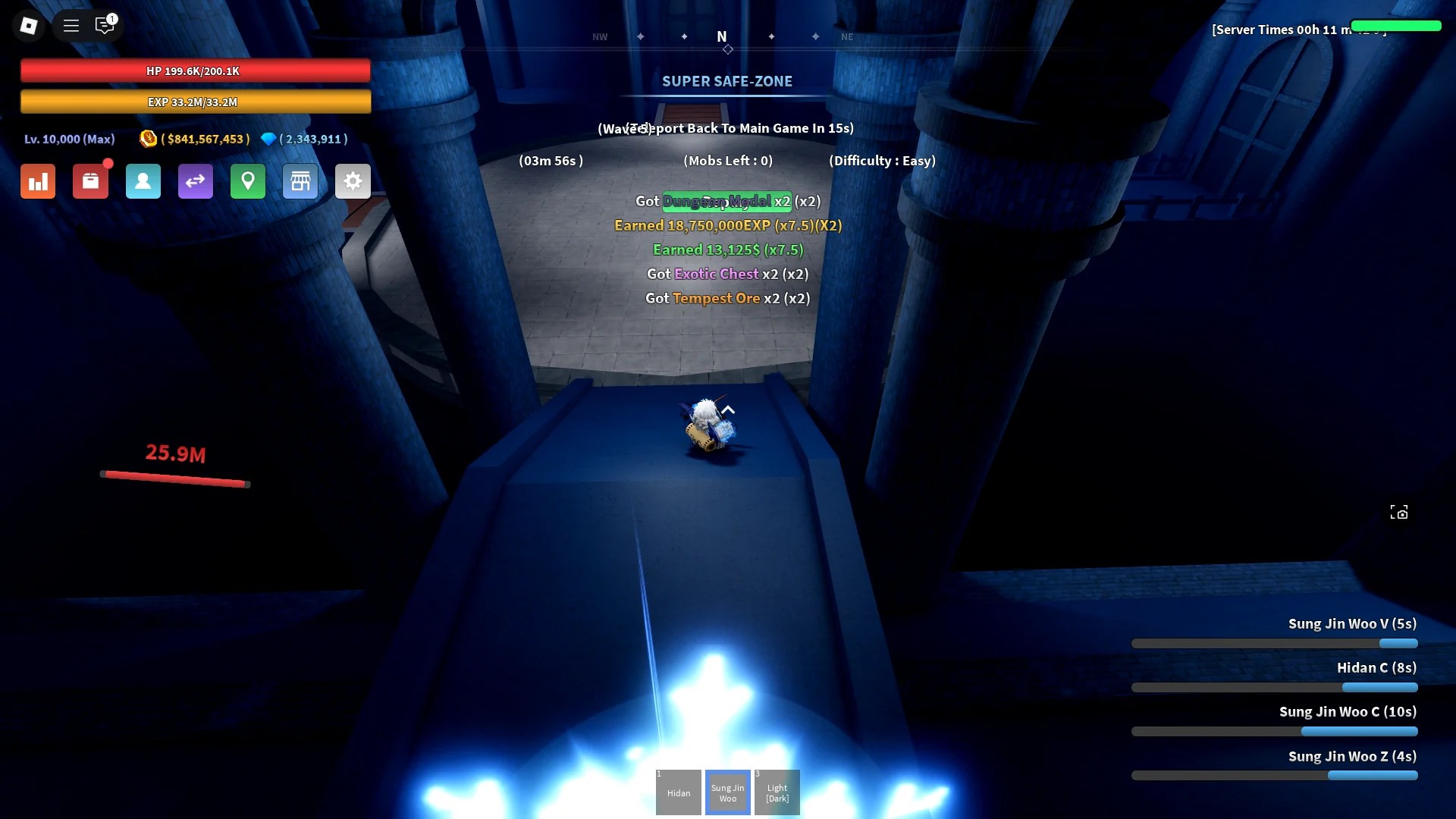Select the equipped Sung Jin Woo slot
The height and width of the screenshot is (819, 1456).
pos(727,792)
